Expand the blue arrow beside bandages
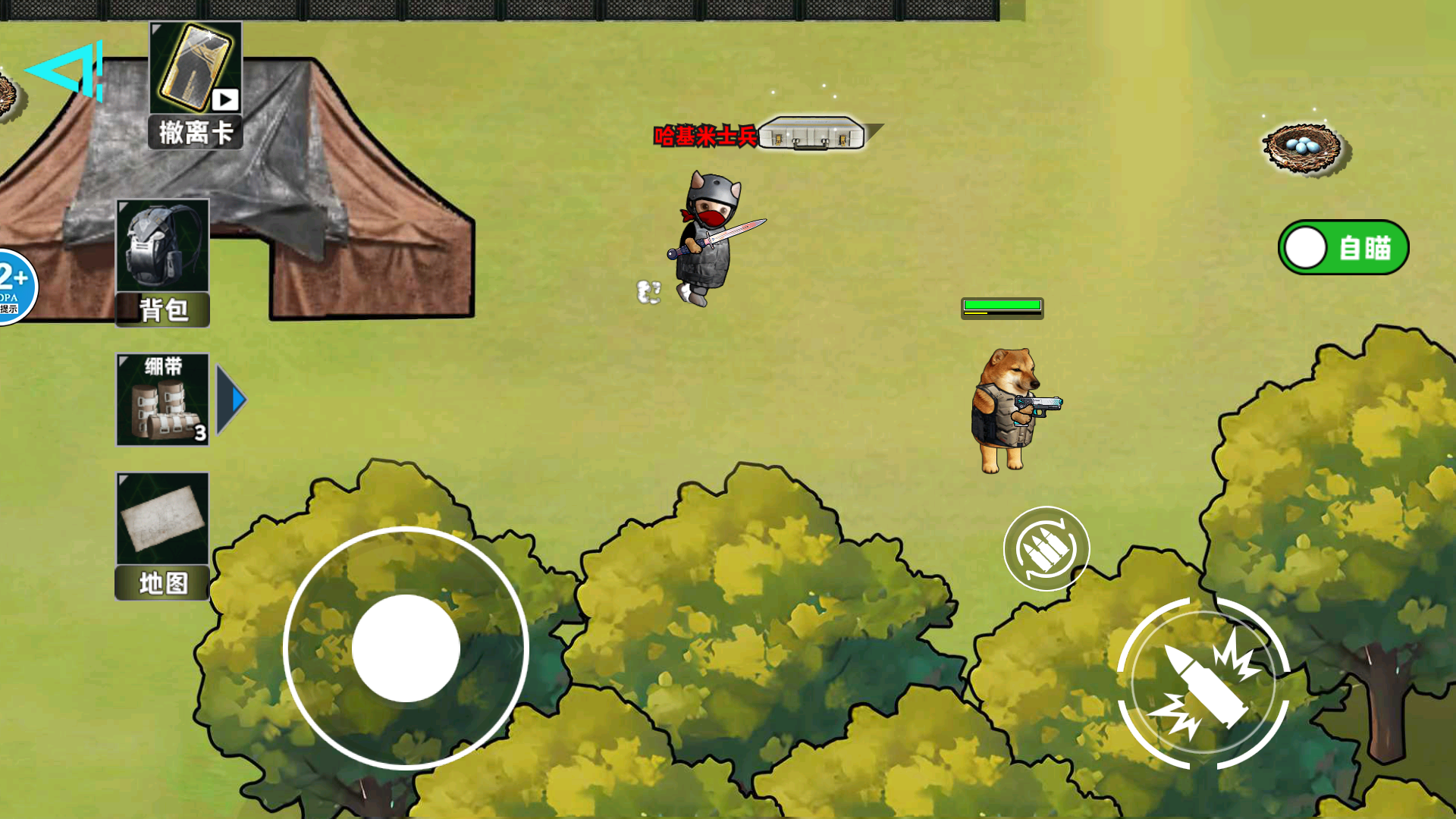This screenshot has width=1456, height=819. [x=232, y=399]
